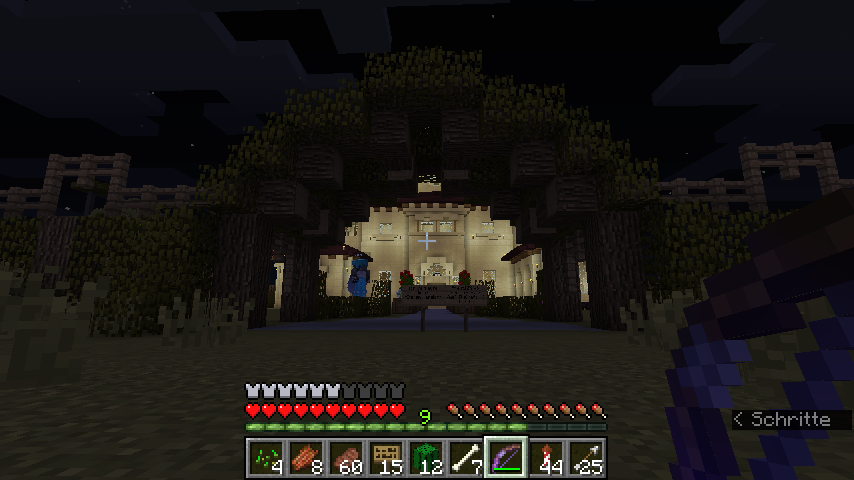Screen dimensions: 854x480
Task: Select the wooden signs slot
Action: tap(386, 458)
